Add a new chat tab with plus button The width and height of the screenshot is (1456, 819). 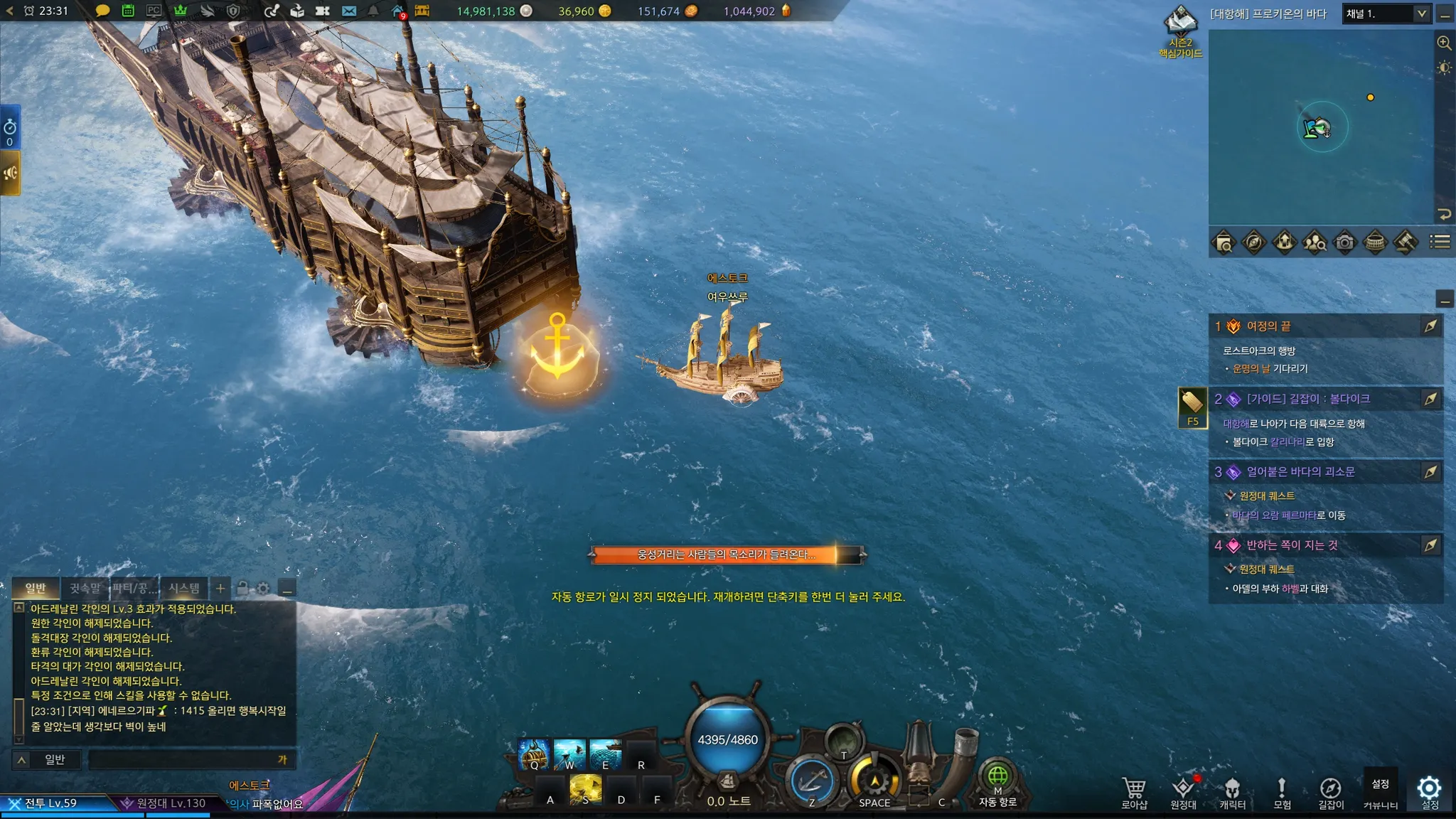220,588
